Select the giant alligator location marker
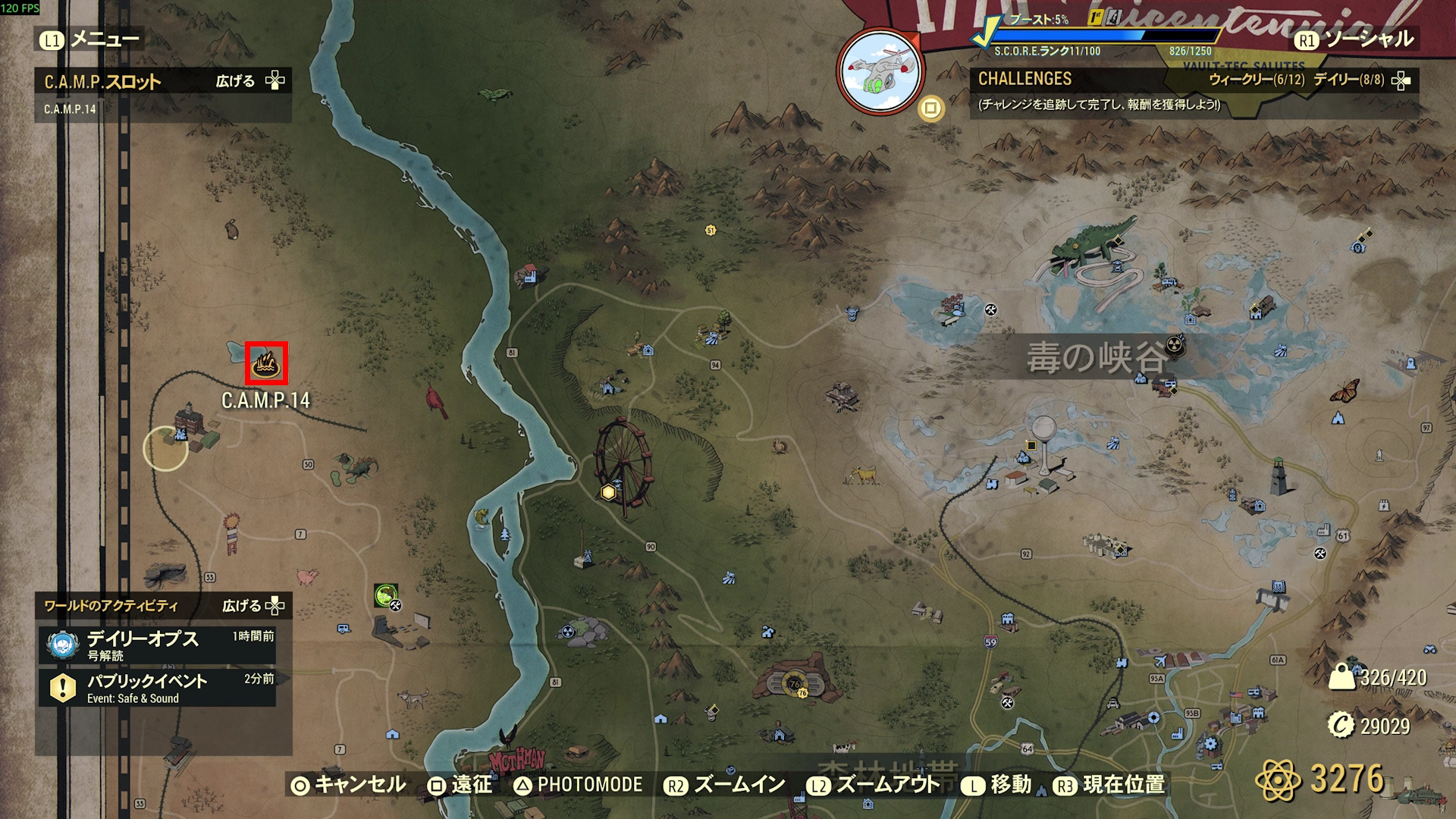The height and width of the screenshot is (819, 1456). pyautogui.click(x=1092, y=245)
